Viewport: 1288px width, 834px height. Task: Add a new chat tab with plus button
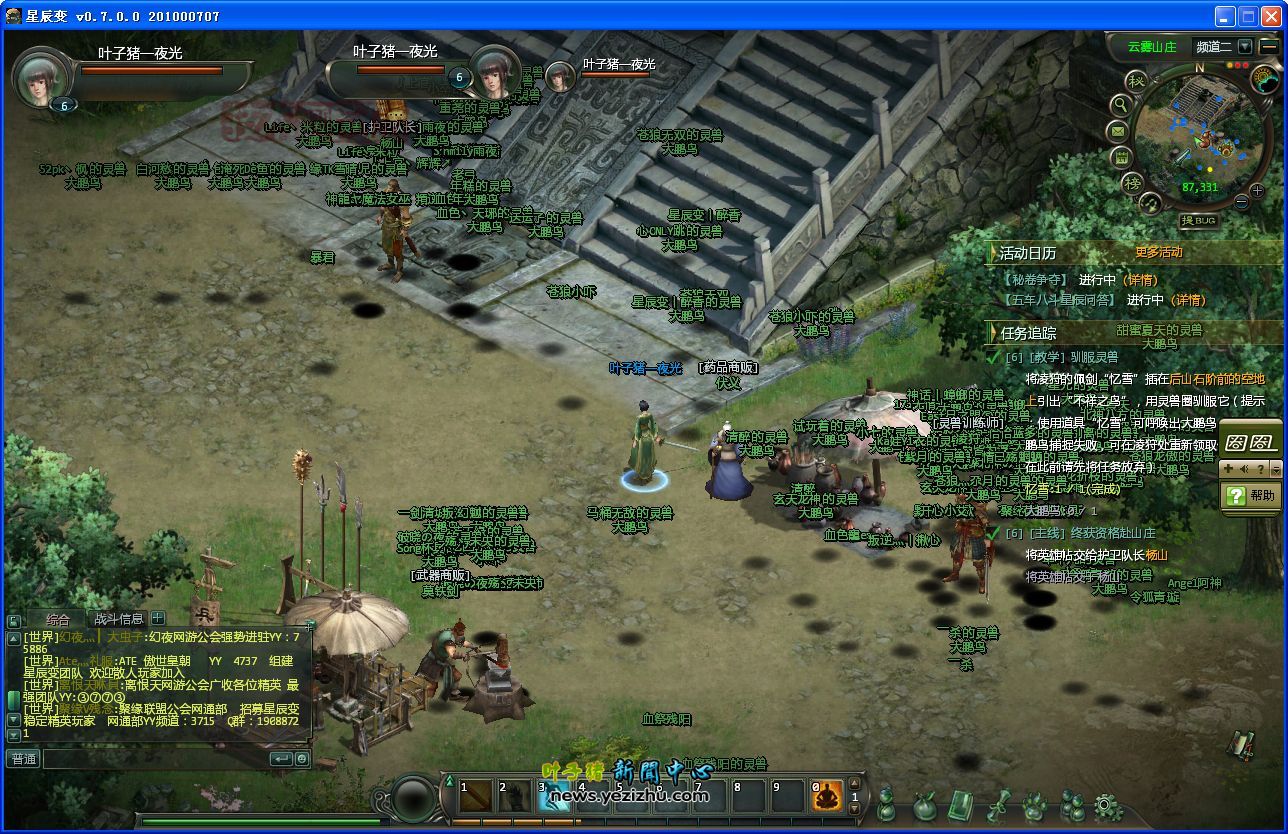pyautogui.click(x=157, y=619)
